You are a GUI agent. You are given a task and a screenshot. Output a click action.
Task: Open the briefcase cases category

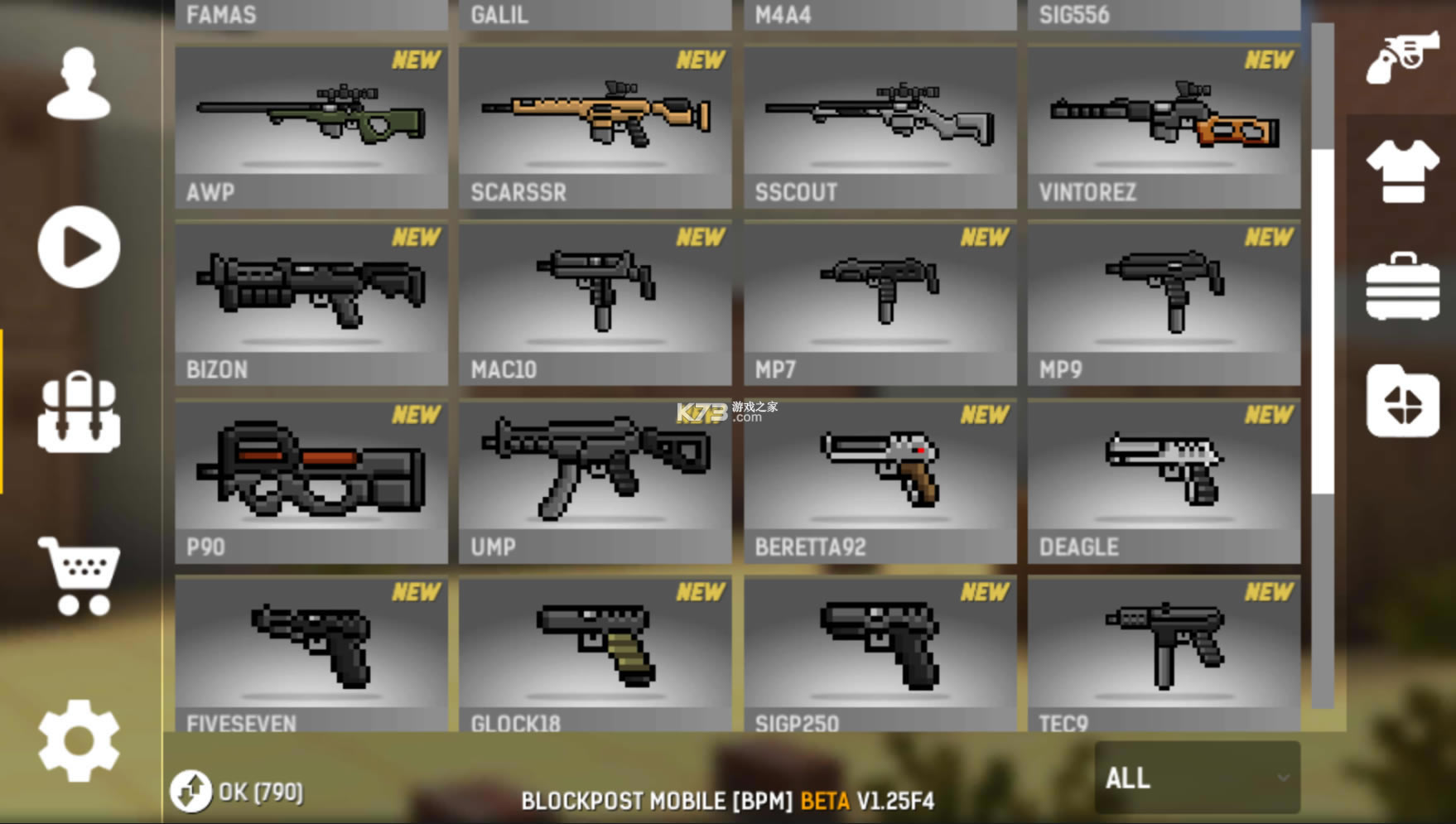(1402, 287)
